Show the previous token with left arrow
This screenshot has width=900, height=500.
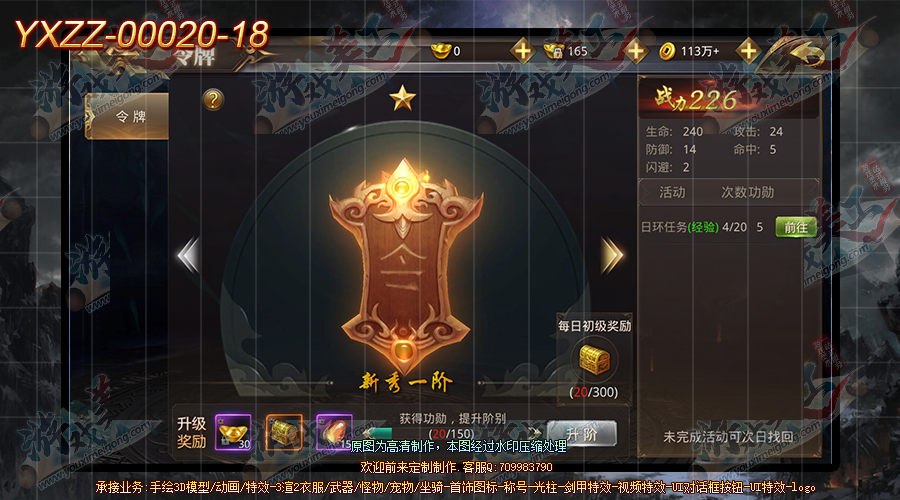coord(187,255)
